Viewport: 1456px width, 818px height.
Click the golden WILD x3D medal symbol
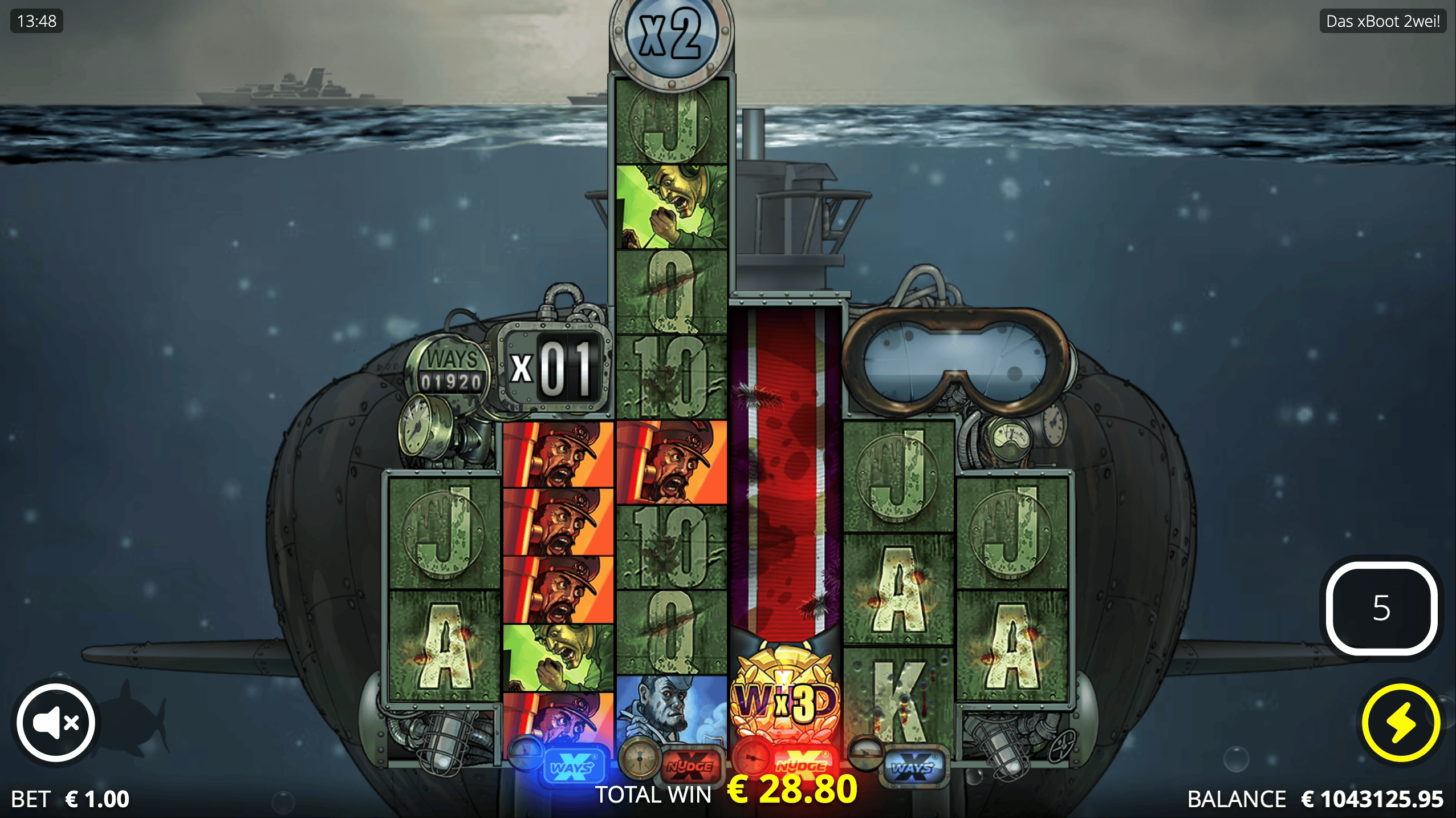785,702
